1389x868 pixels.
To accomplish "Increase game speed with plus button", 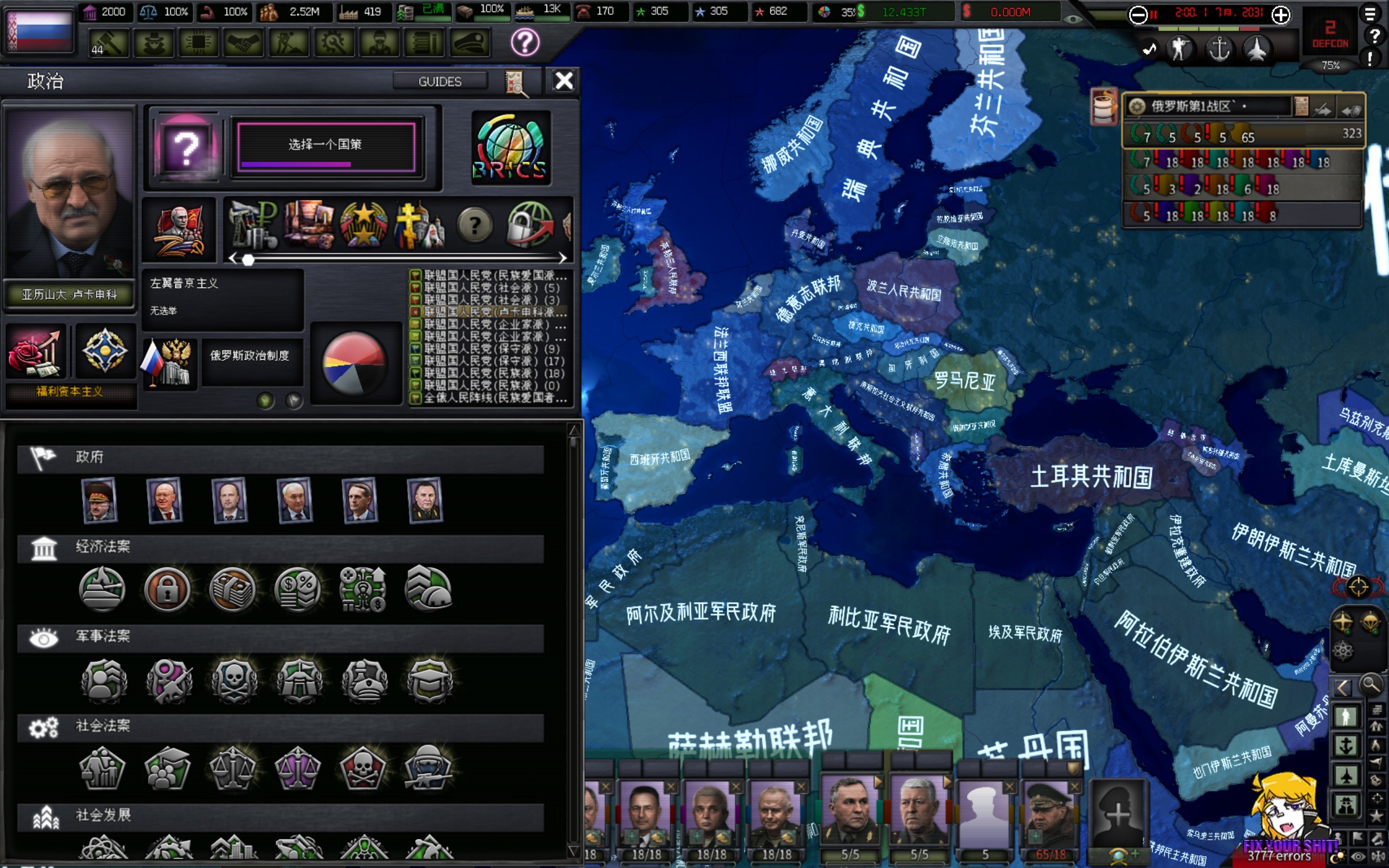I will (1280, 15).
